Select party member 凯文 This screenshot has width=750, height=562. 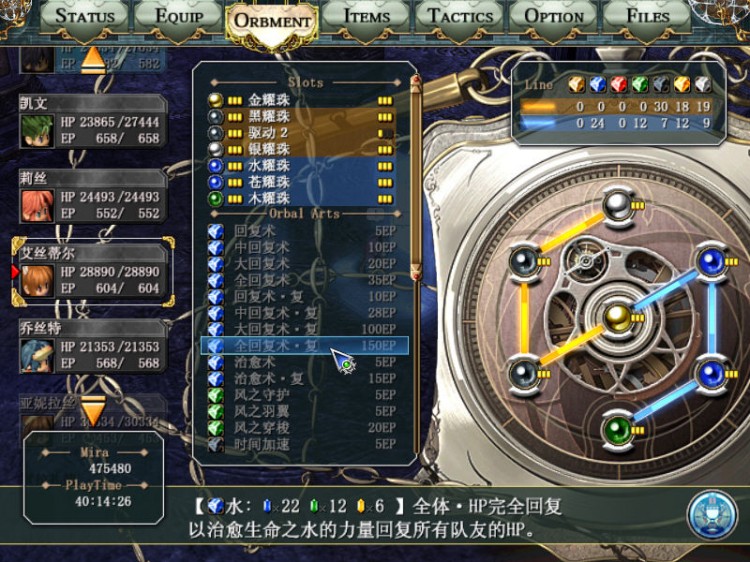[92, 124]
